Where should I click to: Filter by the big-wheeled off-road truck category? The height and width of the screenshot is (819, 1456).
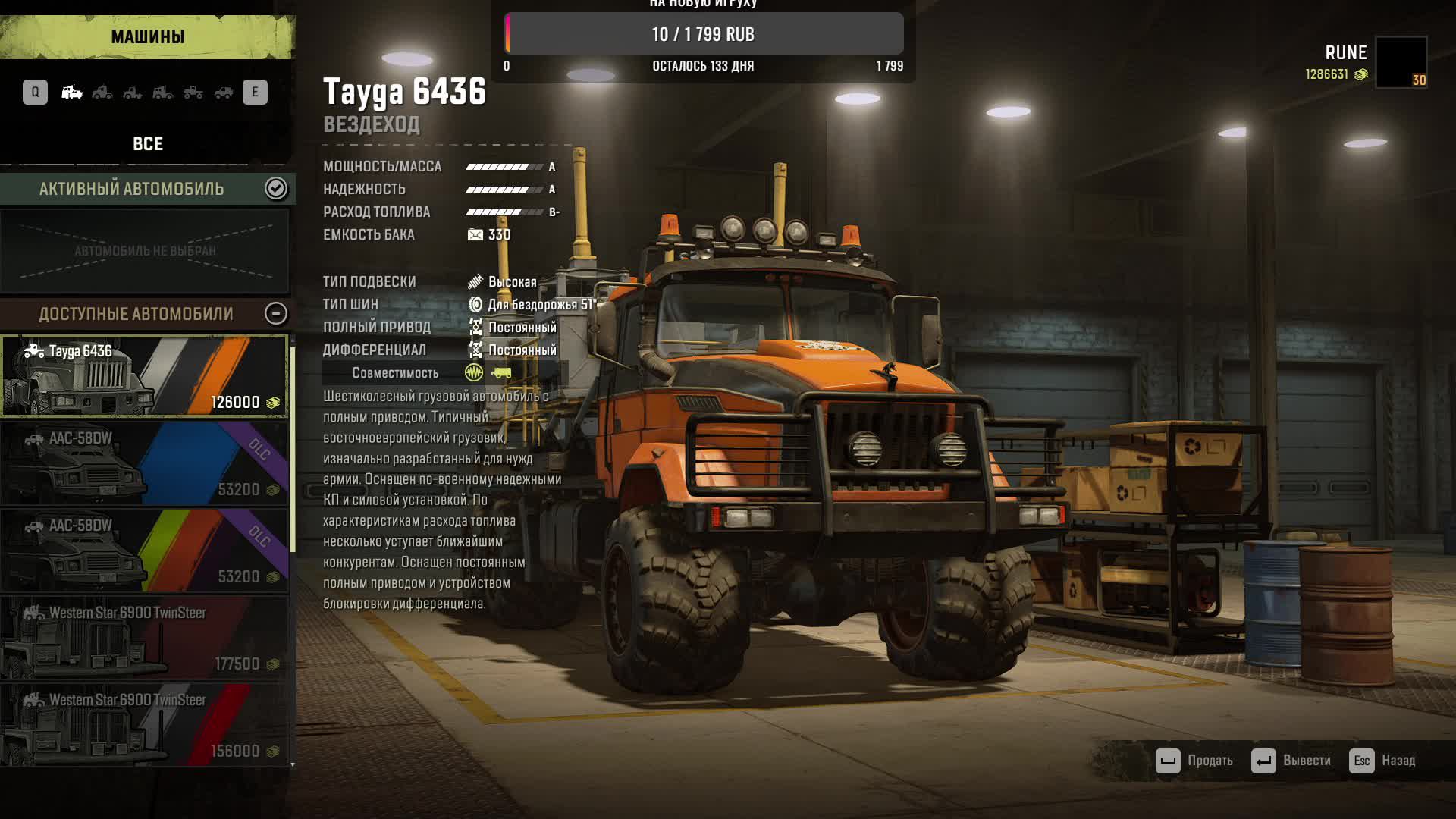point(193,93)
